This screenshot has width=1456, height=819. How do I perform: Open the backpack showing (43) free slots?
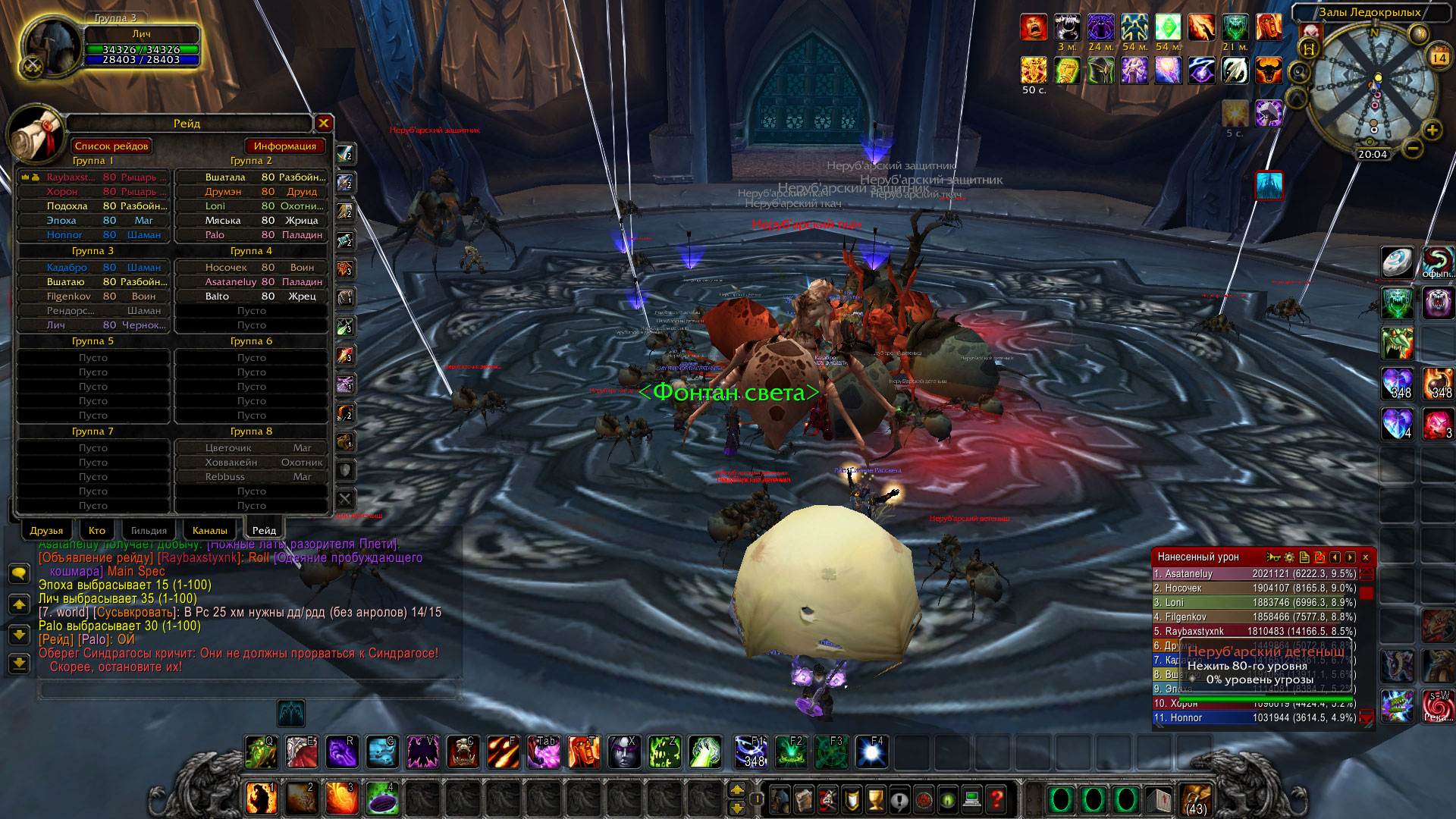click(1195, 799)
